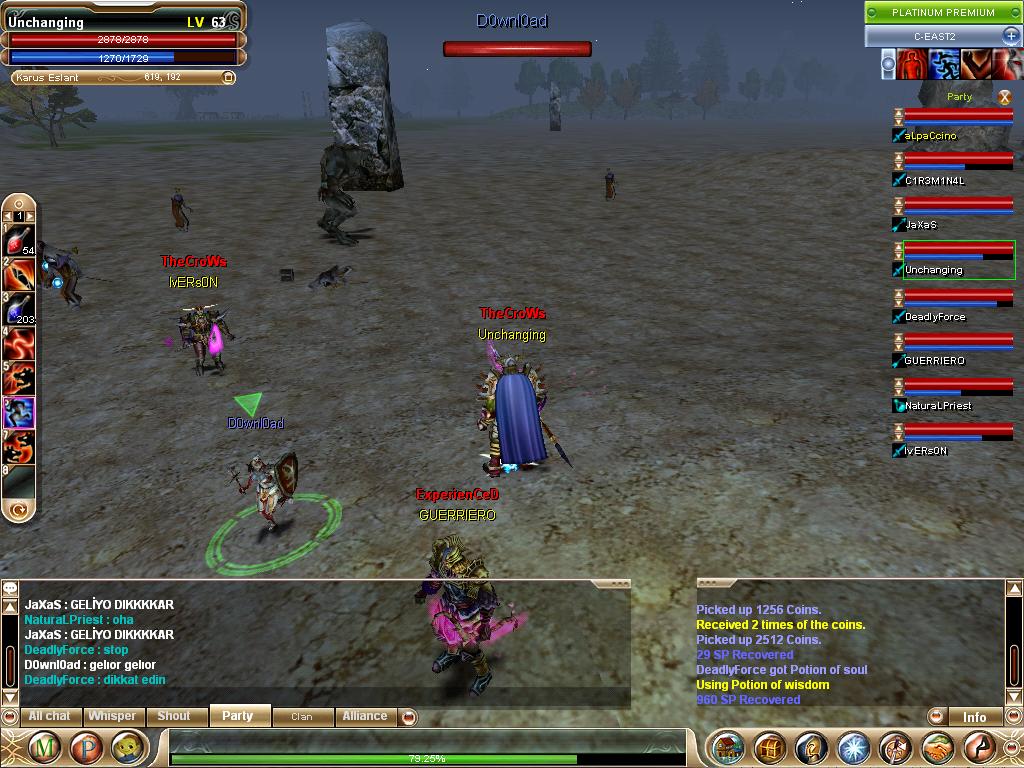Open the Alliance chat tab
The width and height of the screenshot is (1024, 768).
365,716
